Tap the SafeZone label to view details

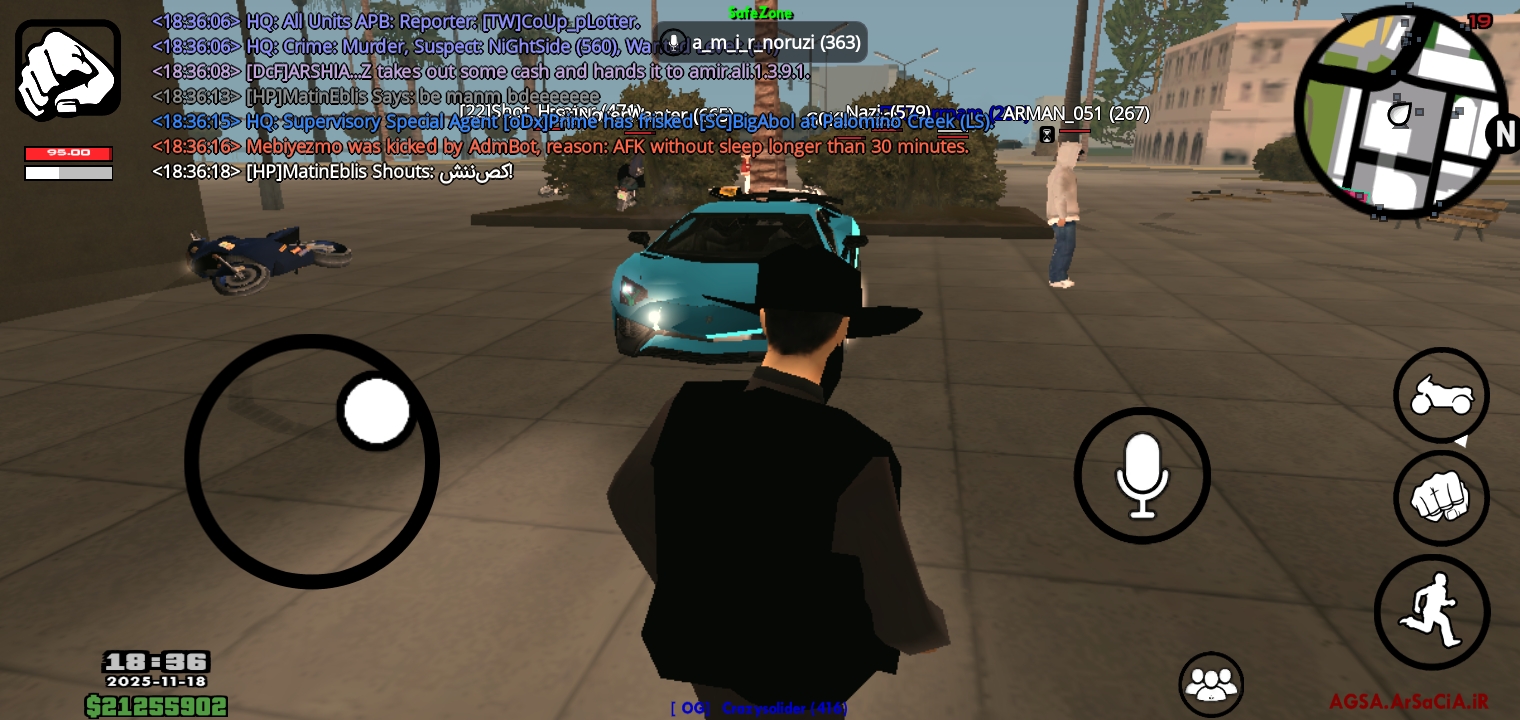763,13
